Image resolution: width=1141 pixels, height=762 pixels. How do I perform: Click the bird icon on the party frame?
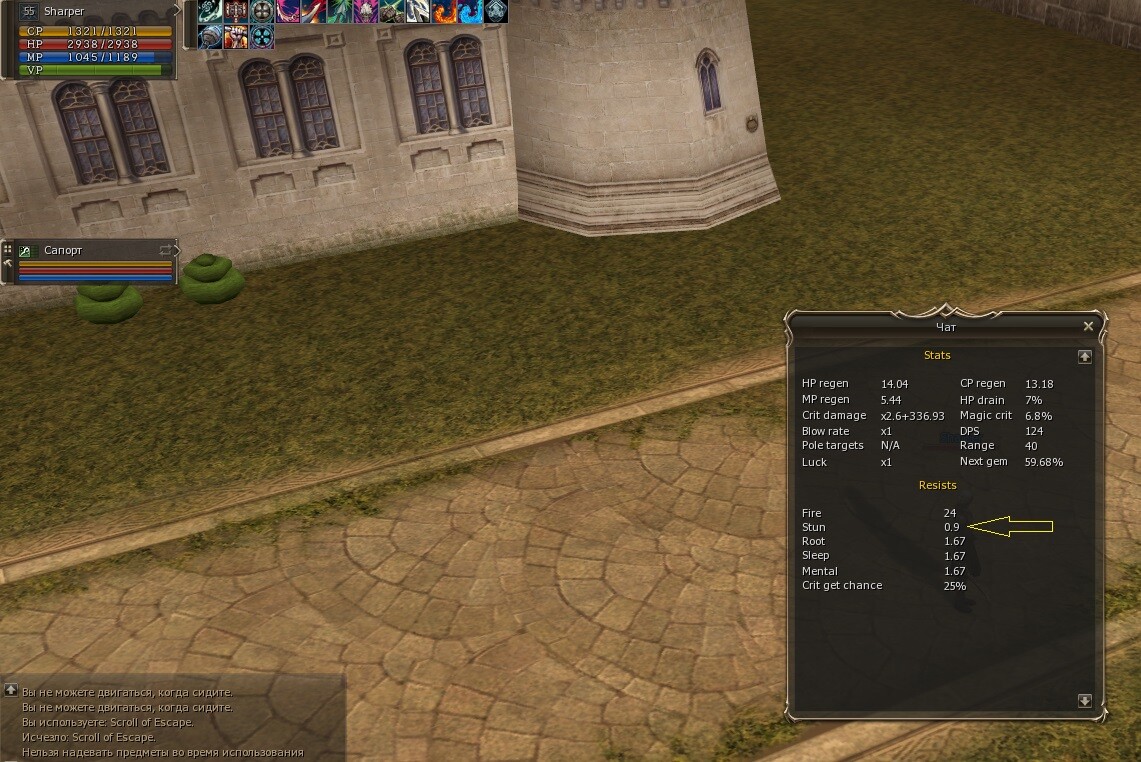coord(26,251)
